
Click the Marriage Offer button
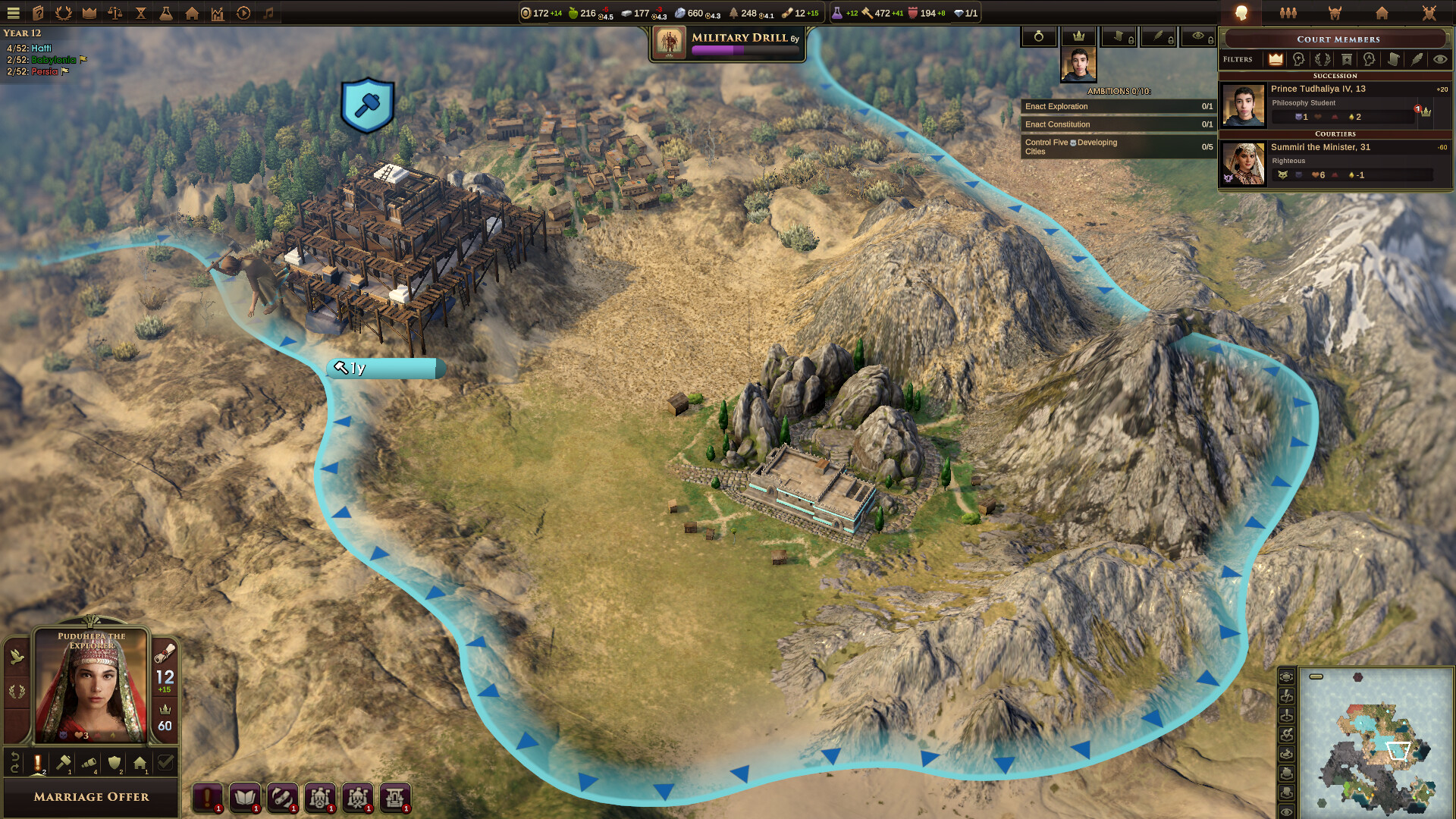(x=90, y=797)
